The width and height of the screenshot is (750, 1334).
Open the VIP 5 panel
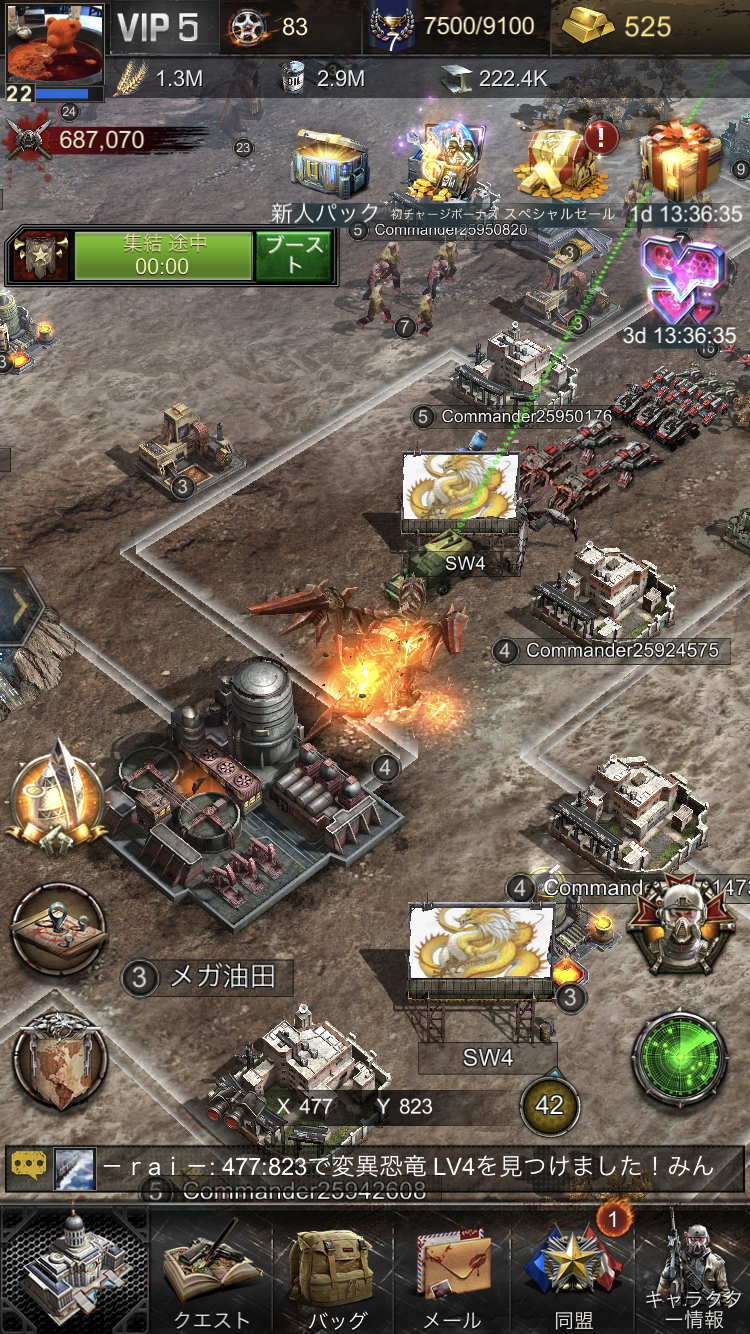coord(159,27)
